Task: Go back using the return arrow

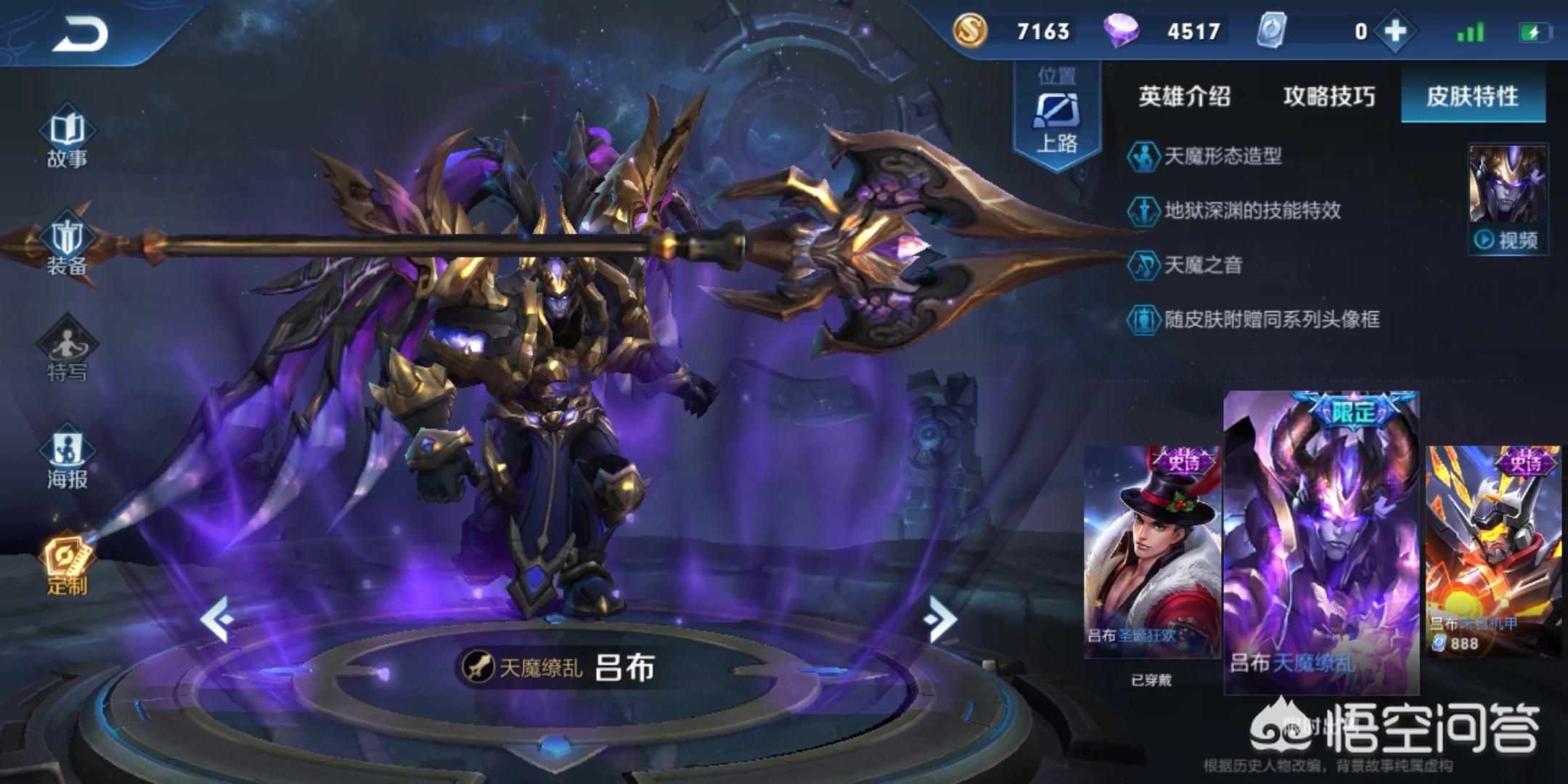Action: click(x=80, y=33)
